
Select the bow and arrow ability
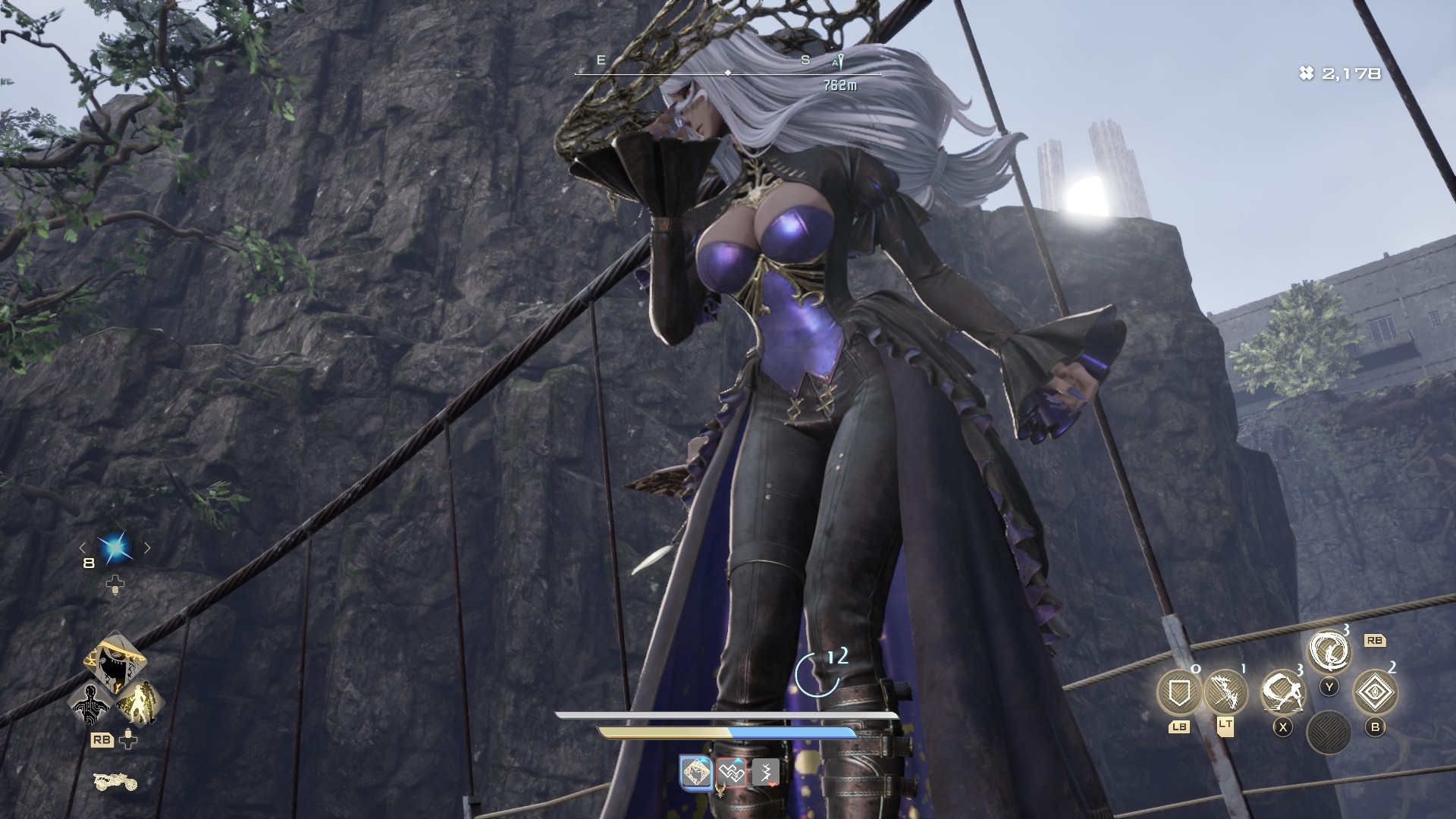[x=1225, y=691]
